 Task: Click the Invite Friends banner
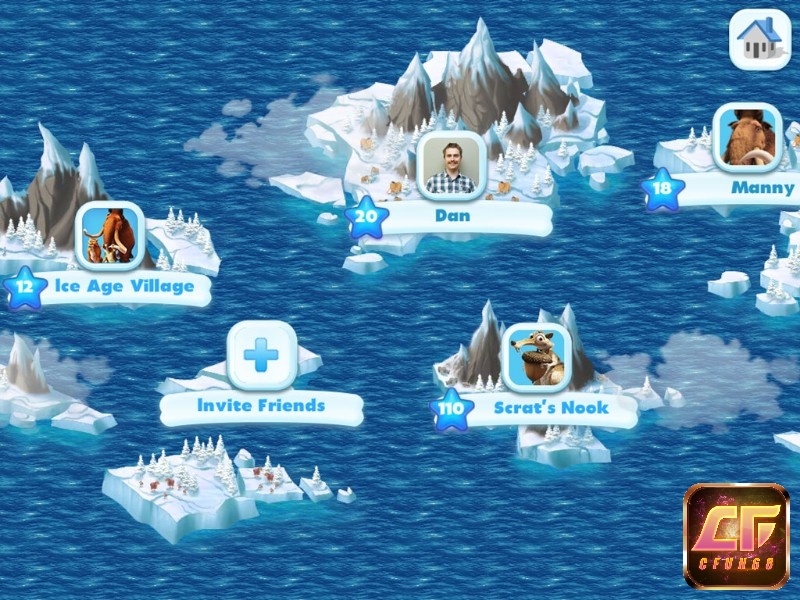coord(261,406)
